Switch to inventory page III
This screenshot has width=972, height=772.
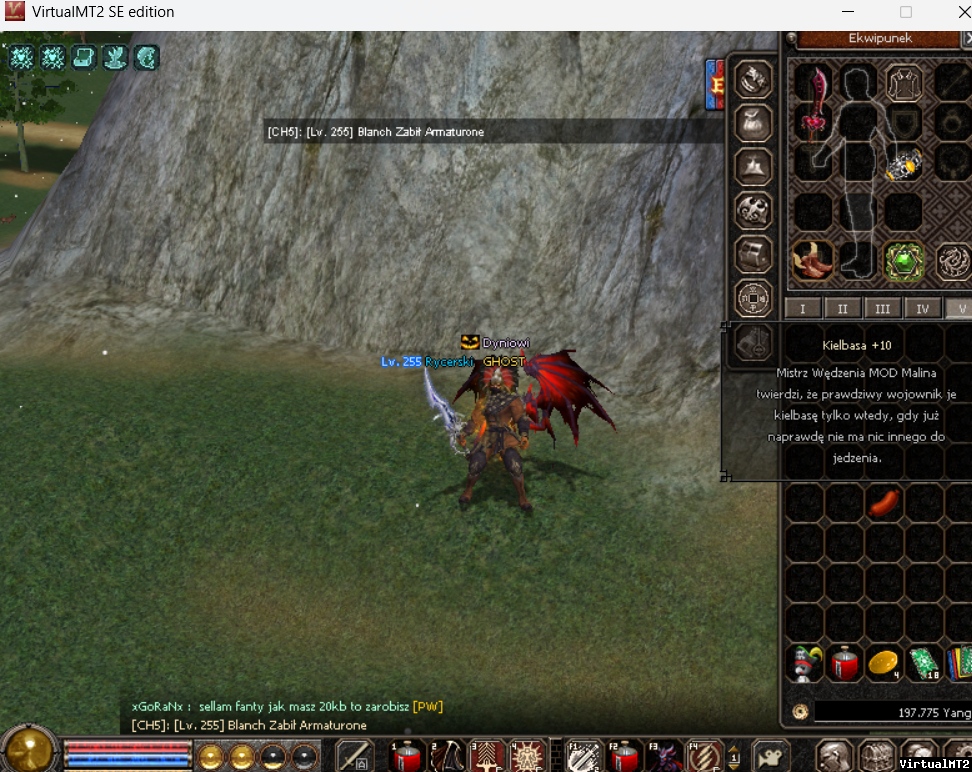coord(883,309)
